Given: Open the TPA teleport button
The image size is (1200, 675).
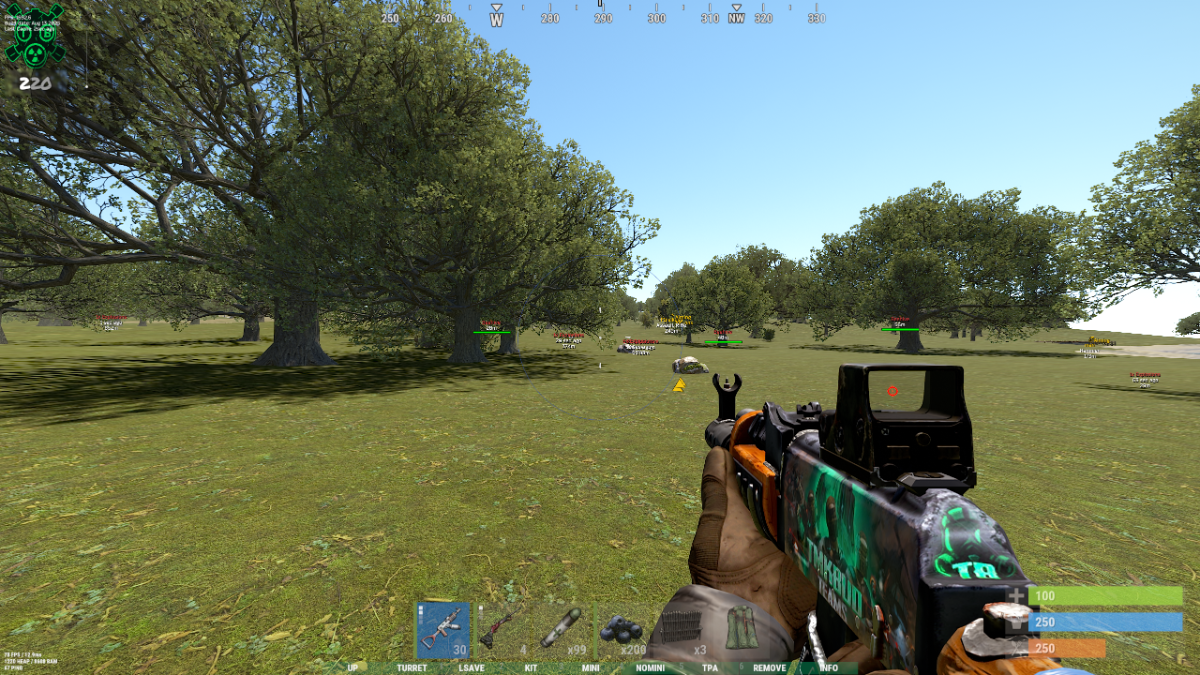Looking at the screenshot, I should pos(709,668).
